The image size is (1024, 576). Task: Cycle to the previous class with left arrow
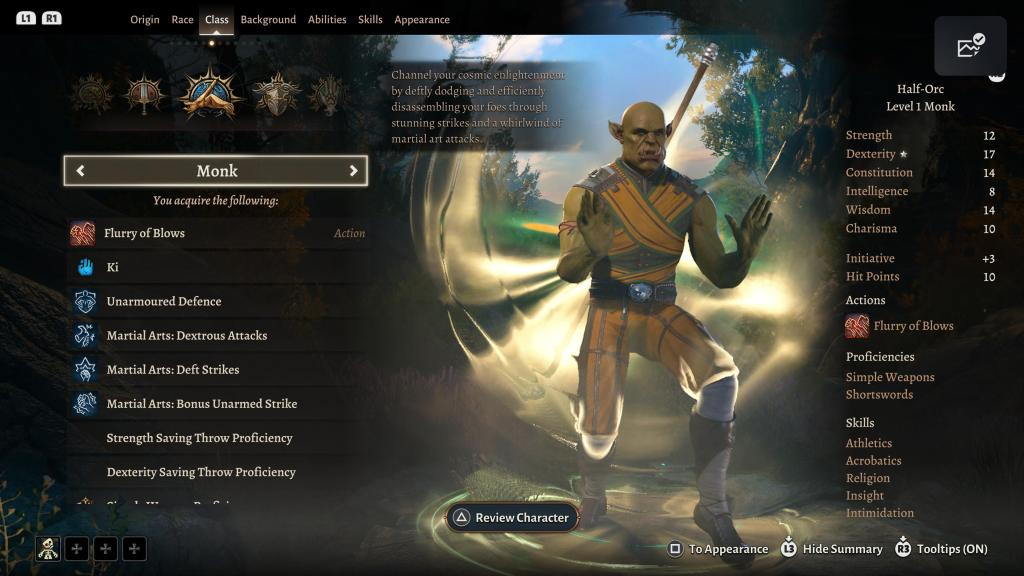[81, 171]
